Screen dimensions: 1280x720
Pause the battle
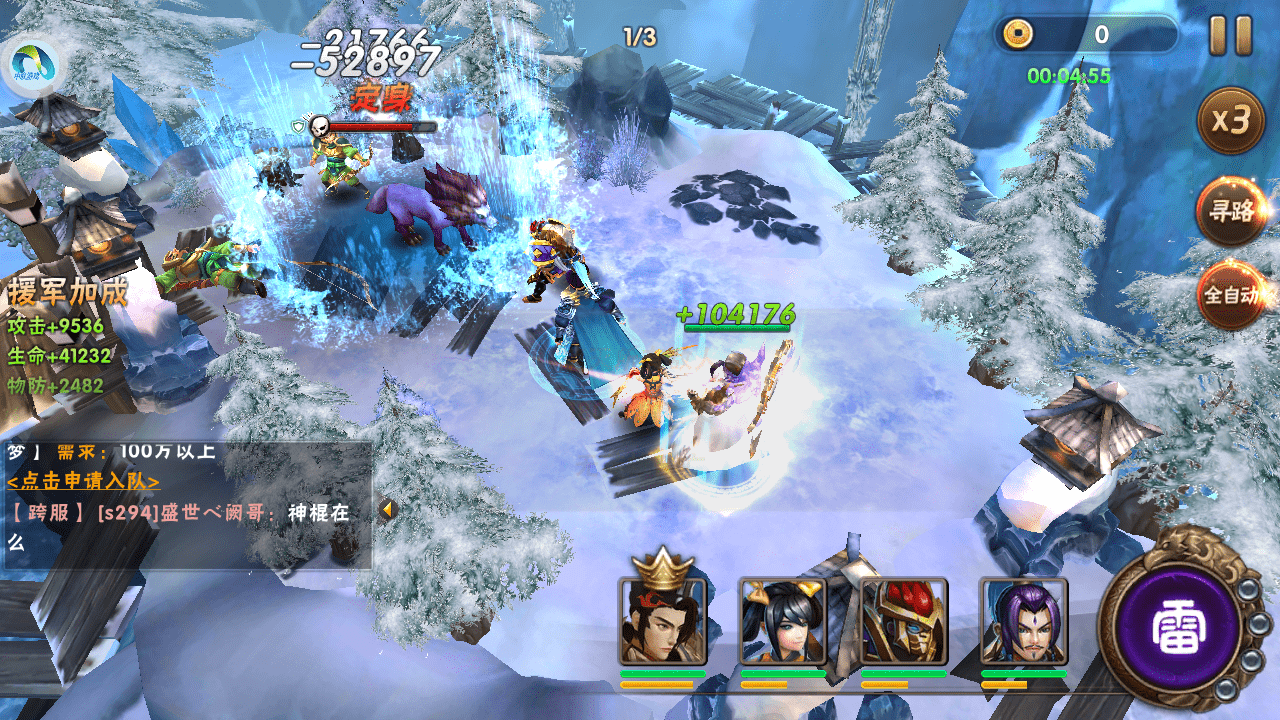[1230, 36]
